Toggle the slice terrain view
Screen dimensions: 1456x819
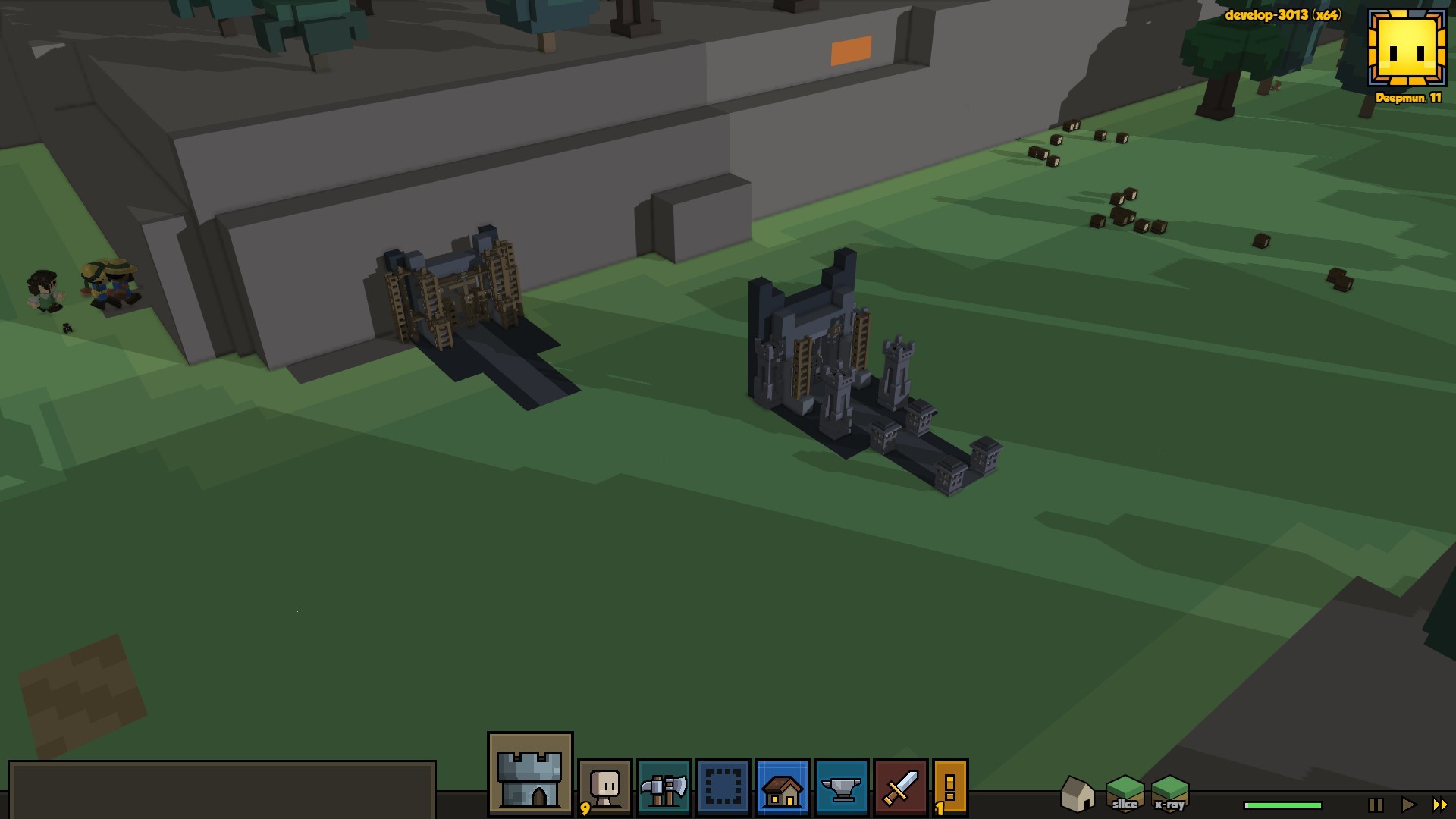coord(1125,794)
